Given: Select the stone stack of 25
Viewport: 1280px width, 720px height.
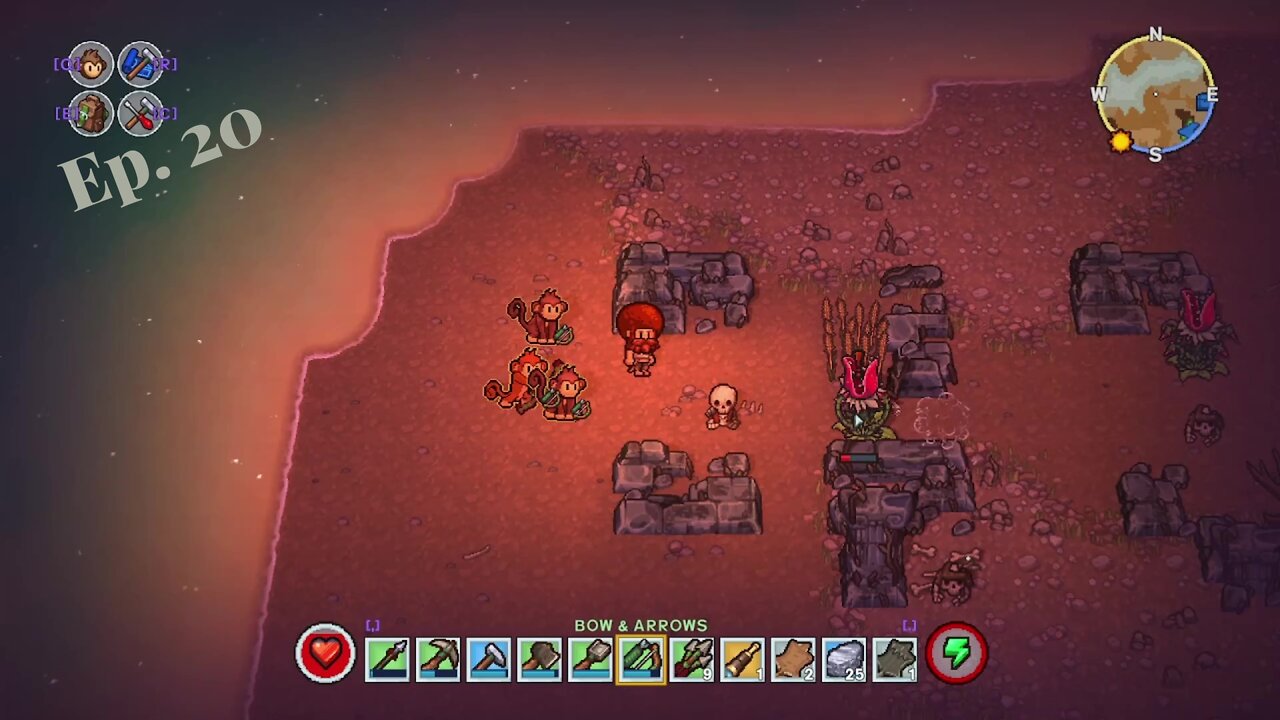Looking at the screenshot, I should [844, 659].
